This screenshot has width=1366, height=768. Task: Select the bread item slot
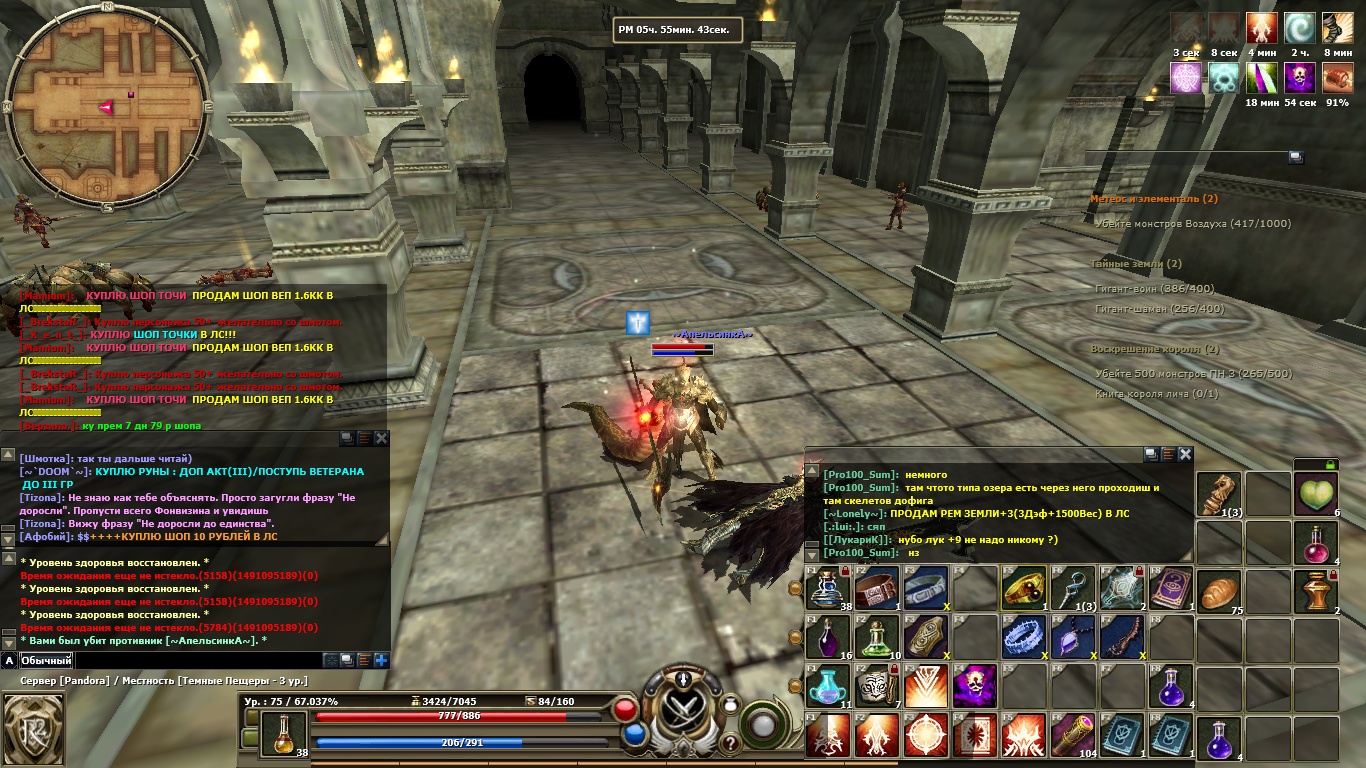click(x=1218, y=590)
